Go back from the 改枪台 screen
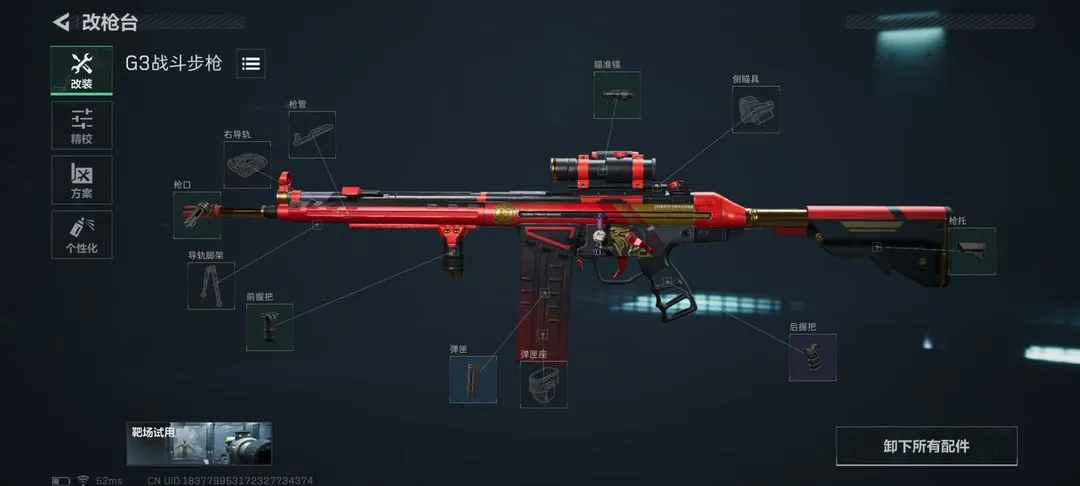1080x486 pixels. pos(62,22)
